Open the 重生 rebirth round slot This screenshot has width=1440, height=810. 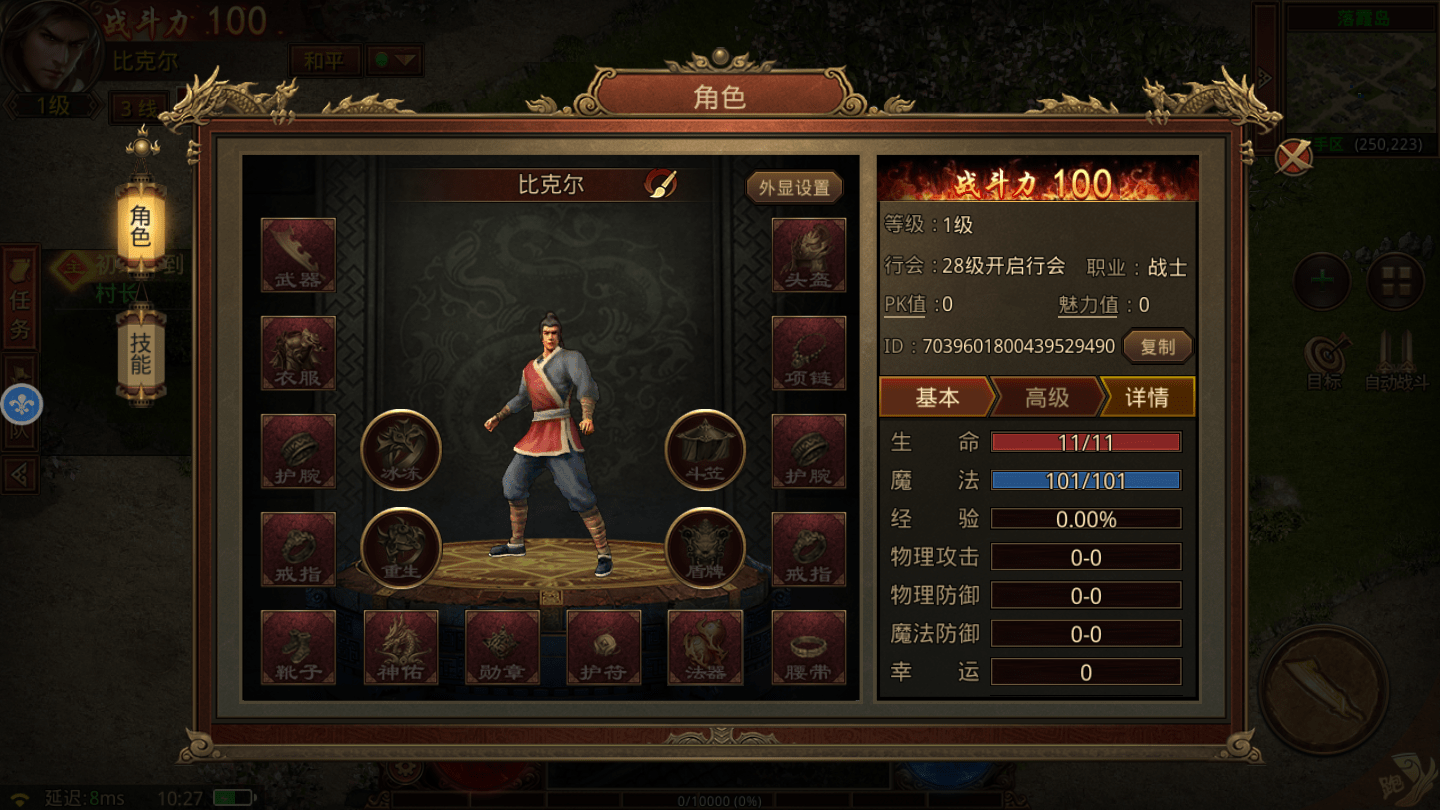[401, 548]
